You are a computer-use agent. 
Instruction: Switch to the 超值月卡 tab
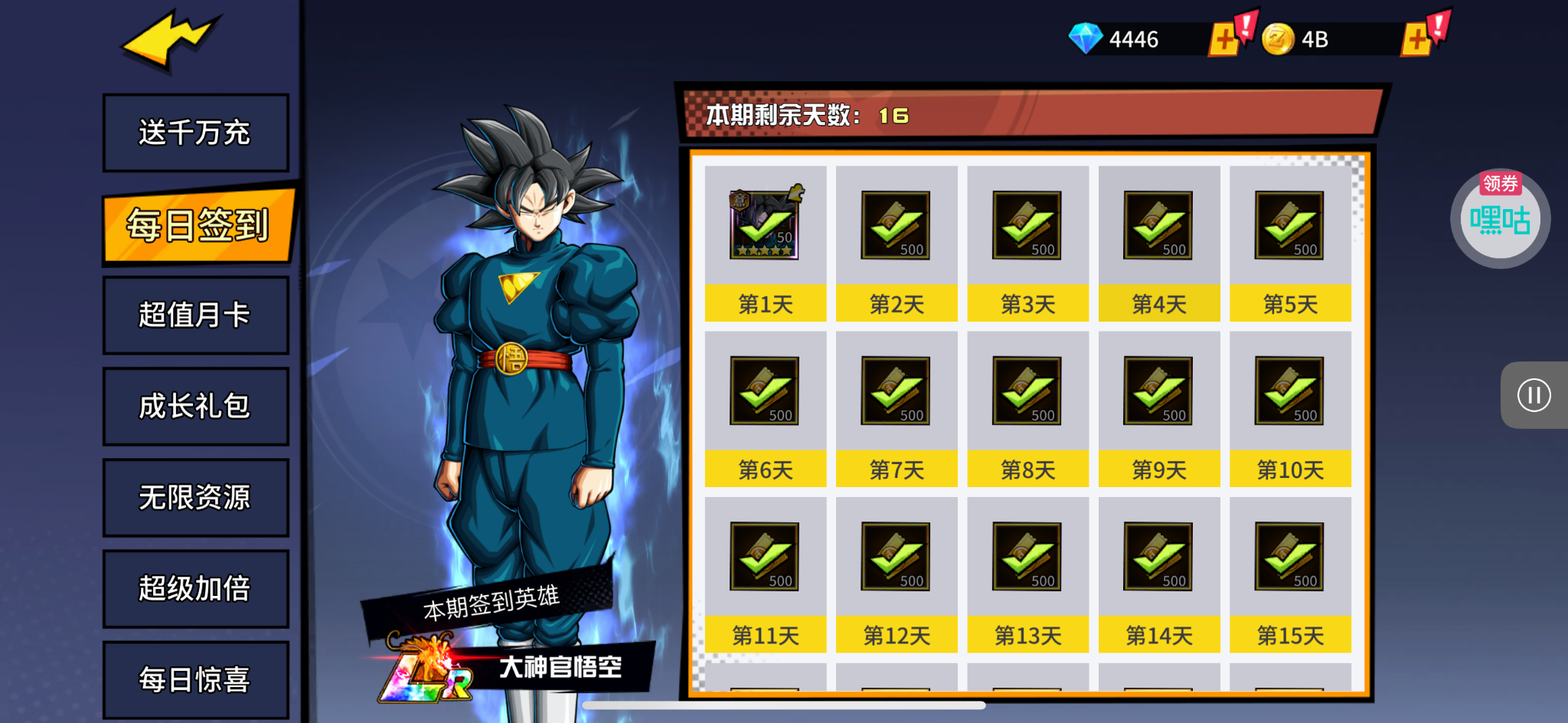pos(195,315)
